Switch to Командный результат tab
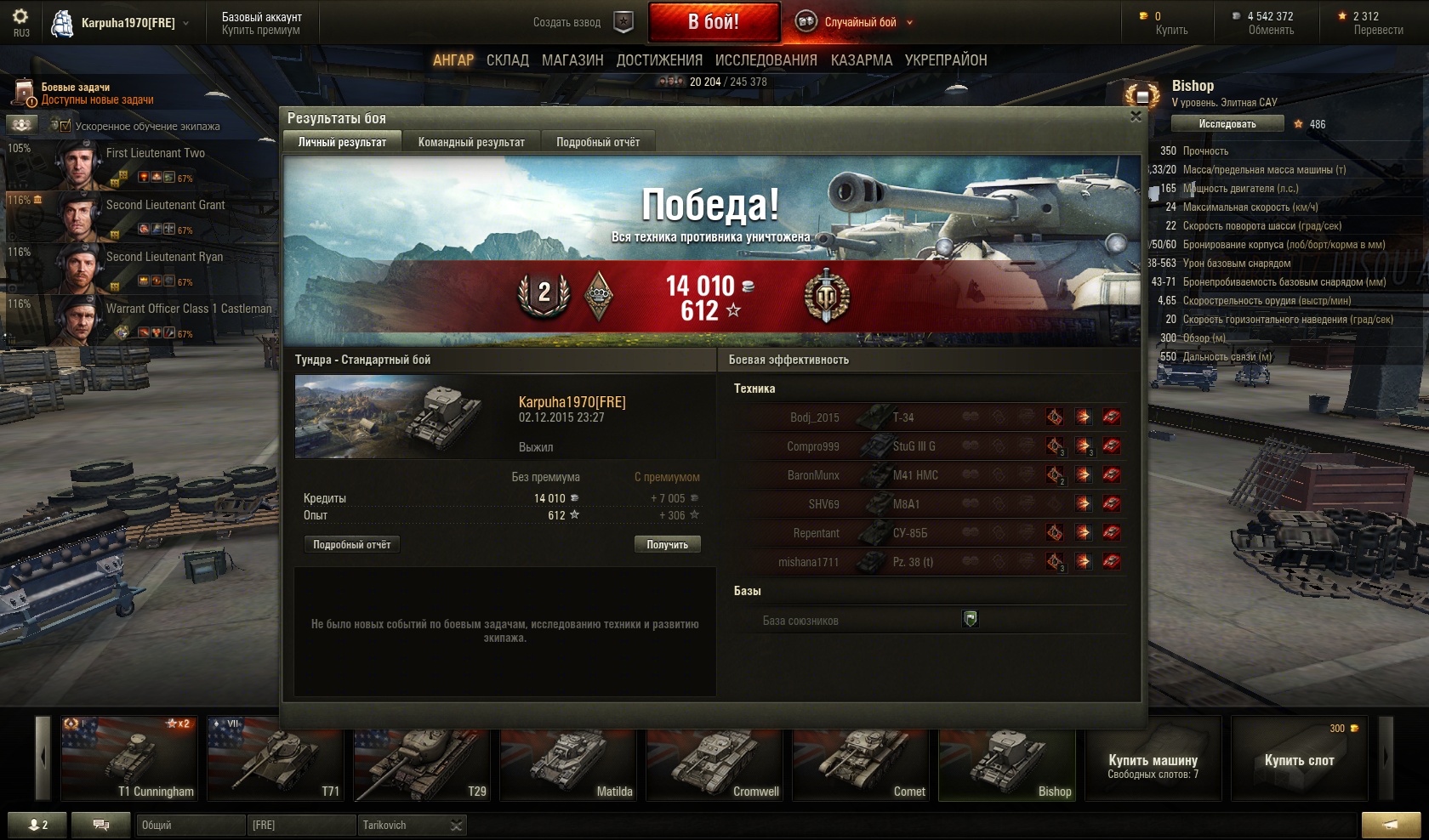1429x840 pixels. tap(471, 142)
